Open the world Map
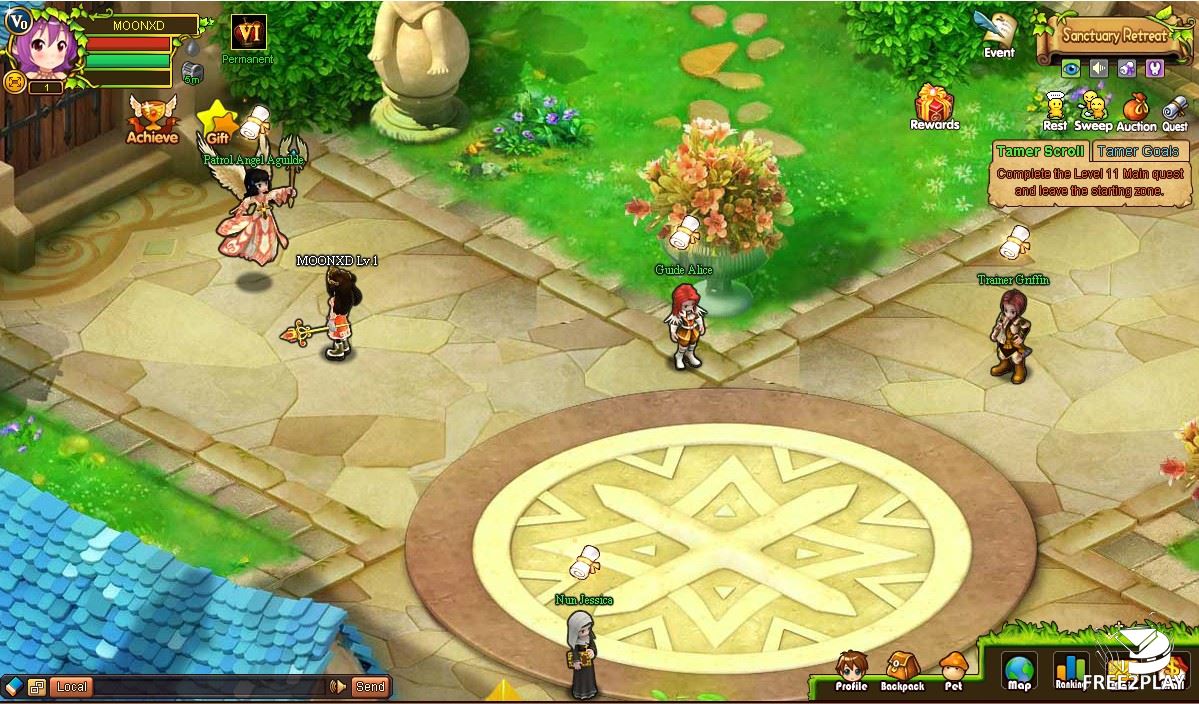This screenshot has height=704, width=1199. 1019,671
